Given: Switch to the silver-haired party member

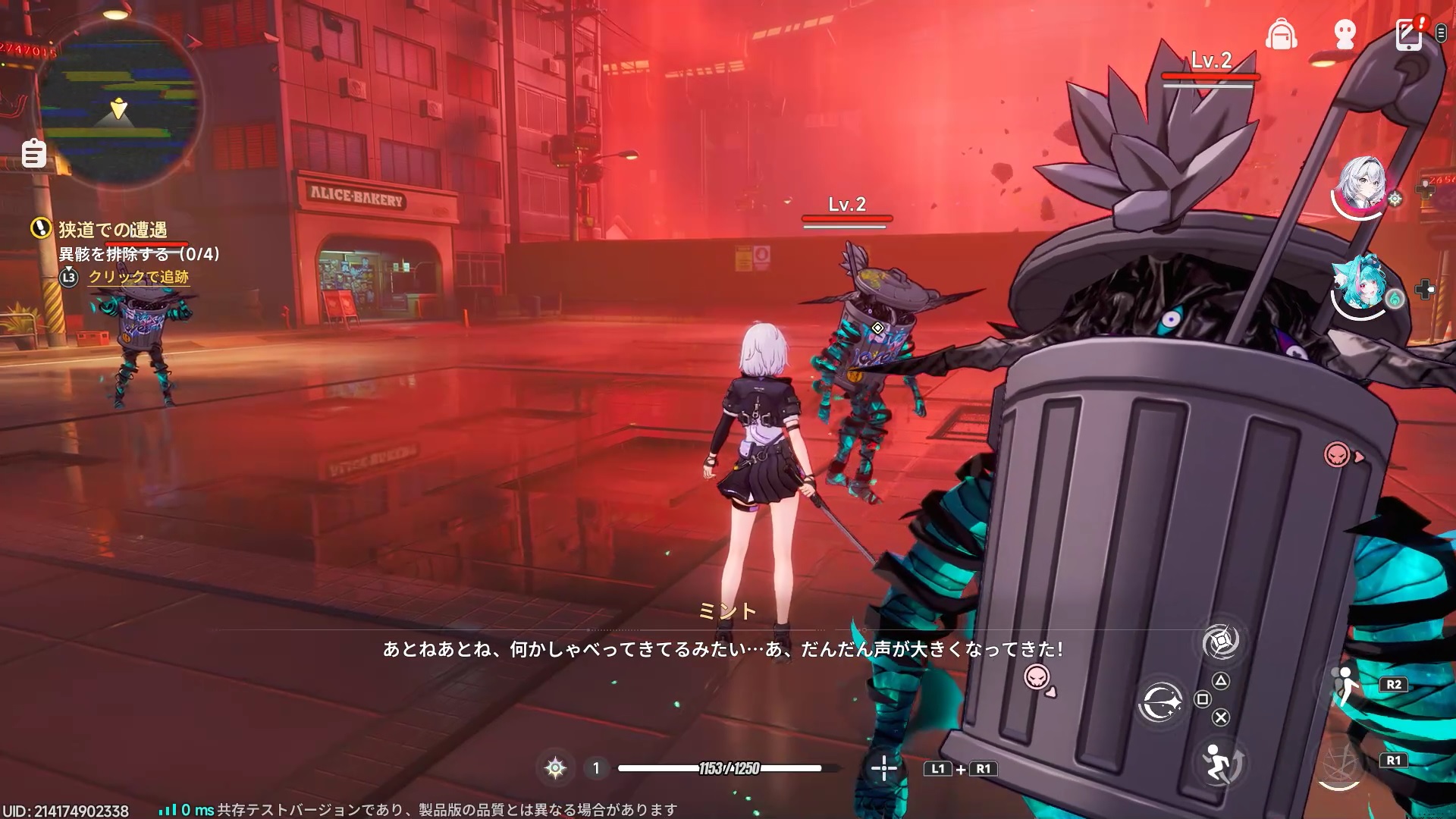Looking at the screenshot, I should click(x=1362, y=186).
